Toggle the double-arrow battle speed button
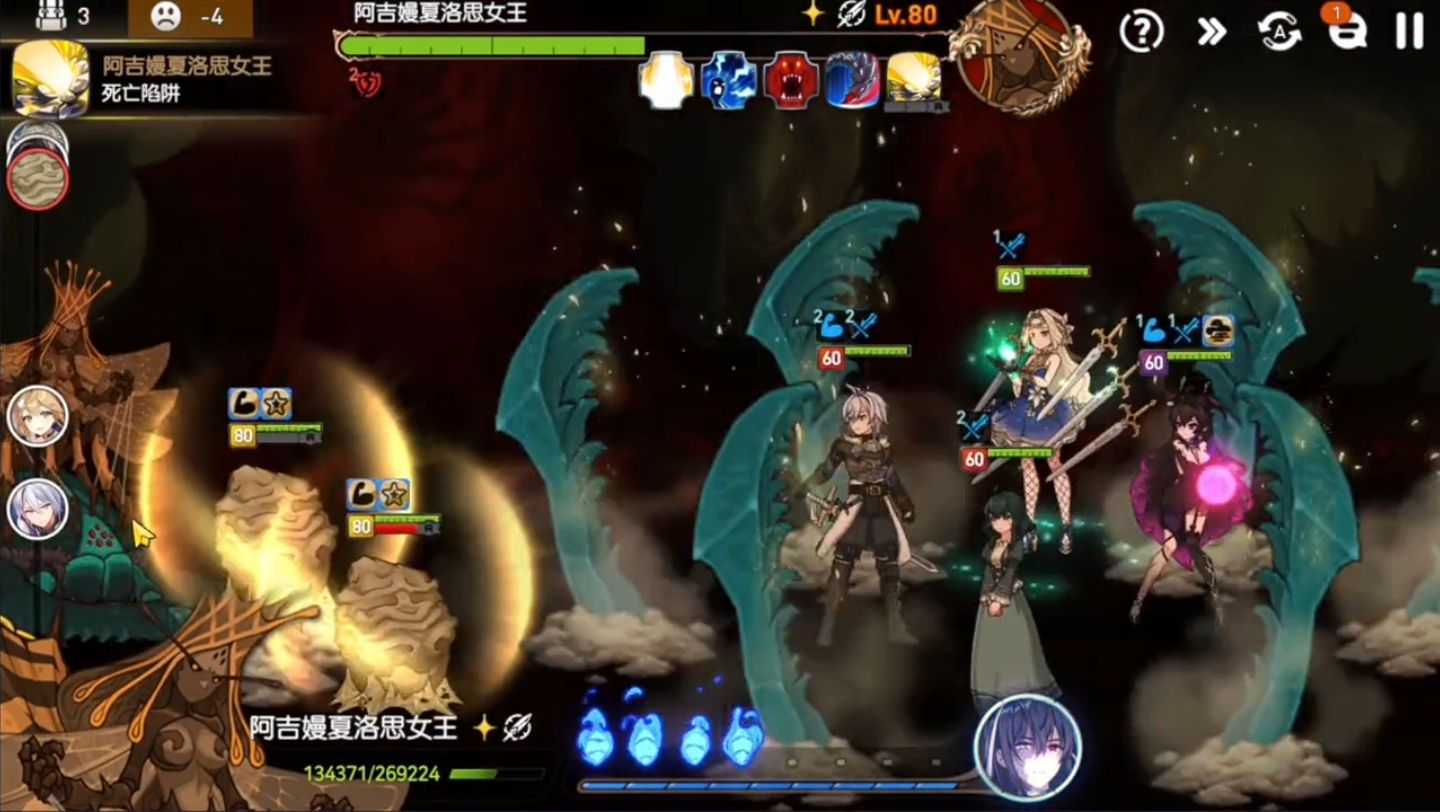This screenshot has width=1440, height=812. click(x=1211, y=32)
